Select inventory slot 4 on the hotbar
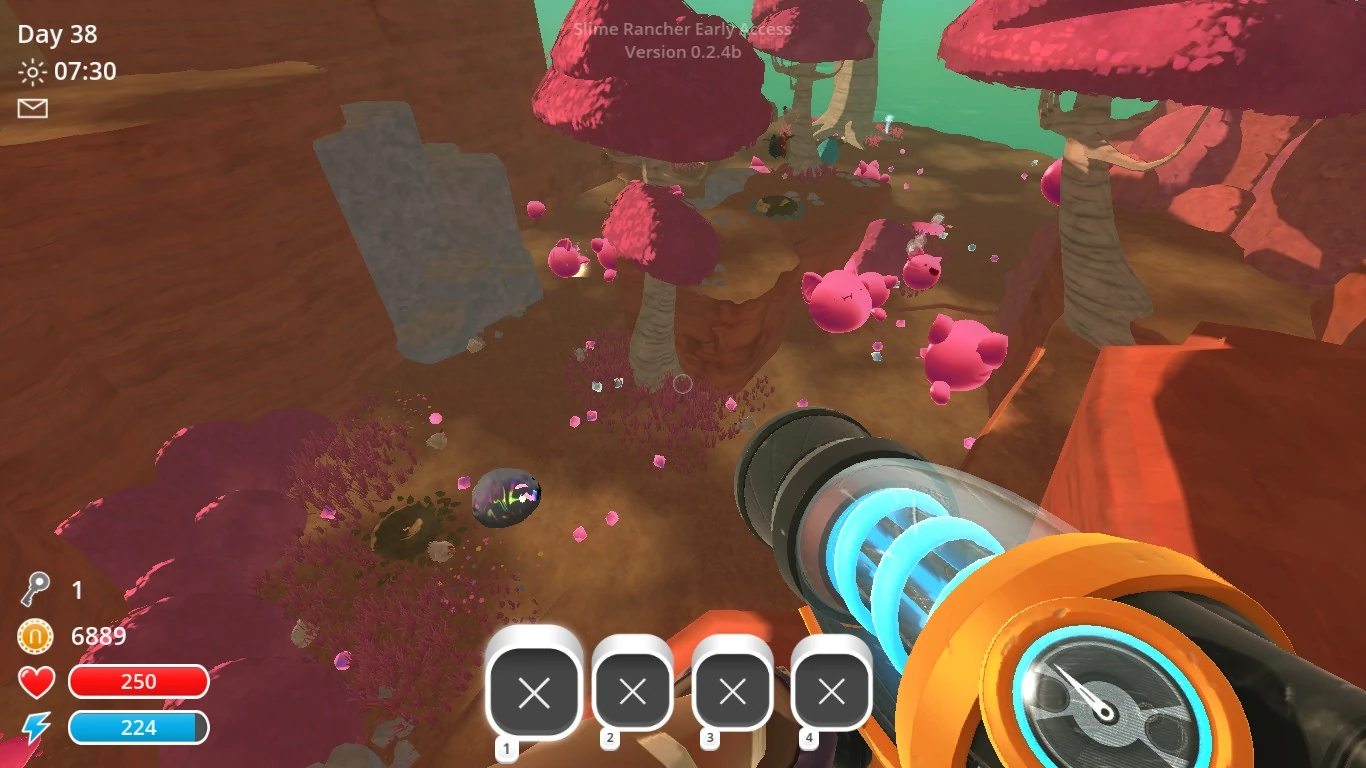This screenshot has width=1366, height=768. click(830, 689)
